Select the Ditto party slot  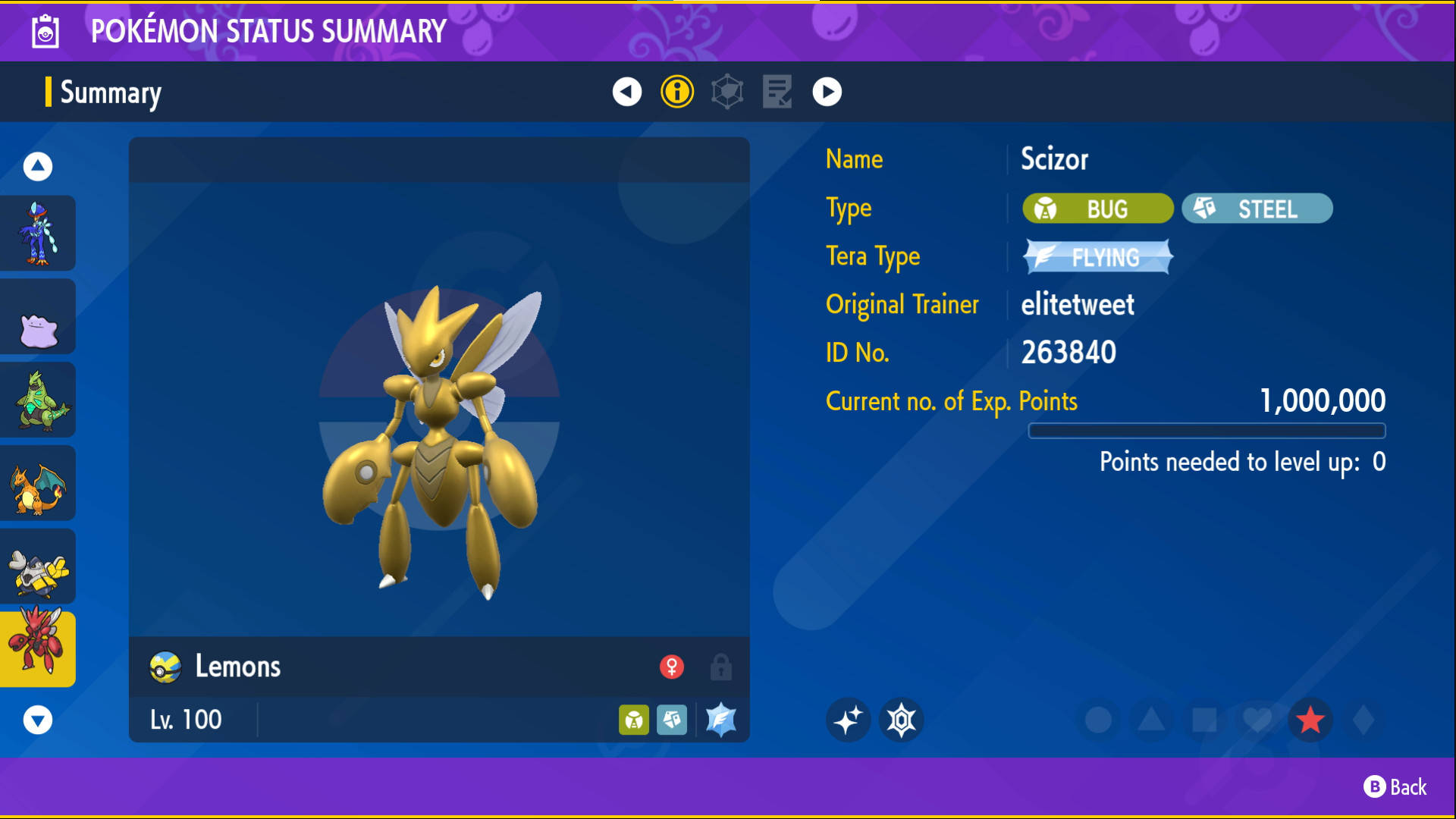click(38, 317)
